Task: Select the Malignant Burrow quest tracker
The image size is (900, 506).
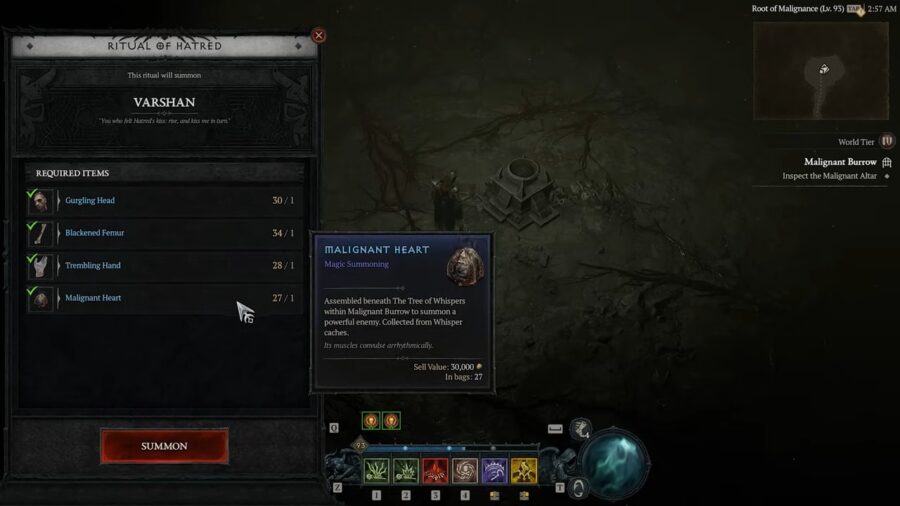Action: click(x=840, y=162)
